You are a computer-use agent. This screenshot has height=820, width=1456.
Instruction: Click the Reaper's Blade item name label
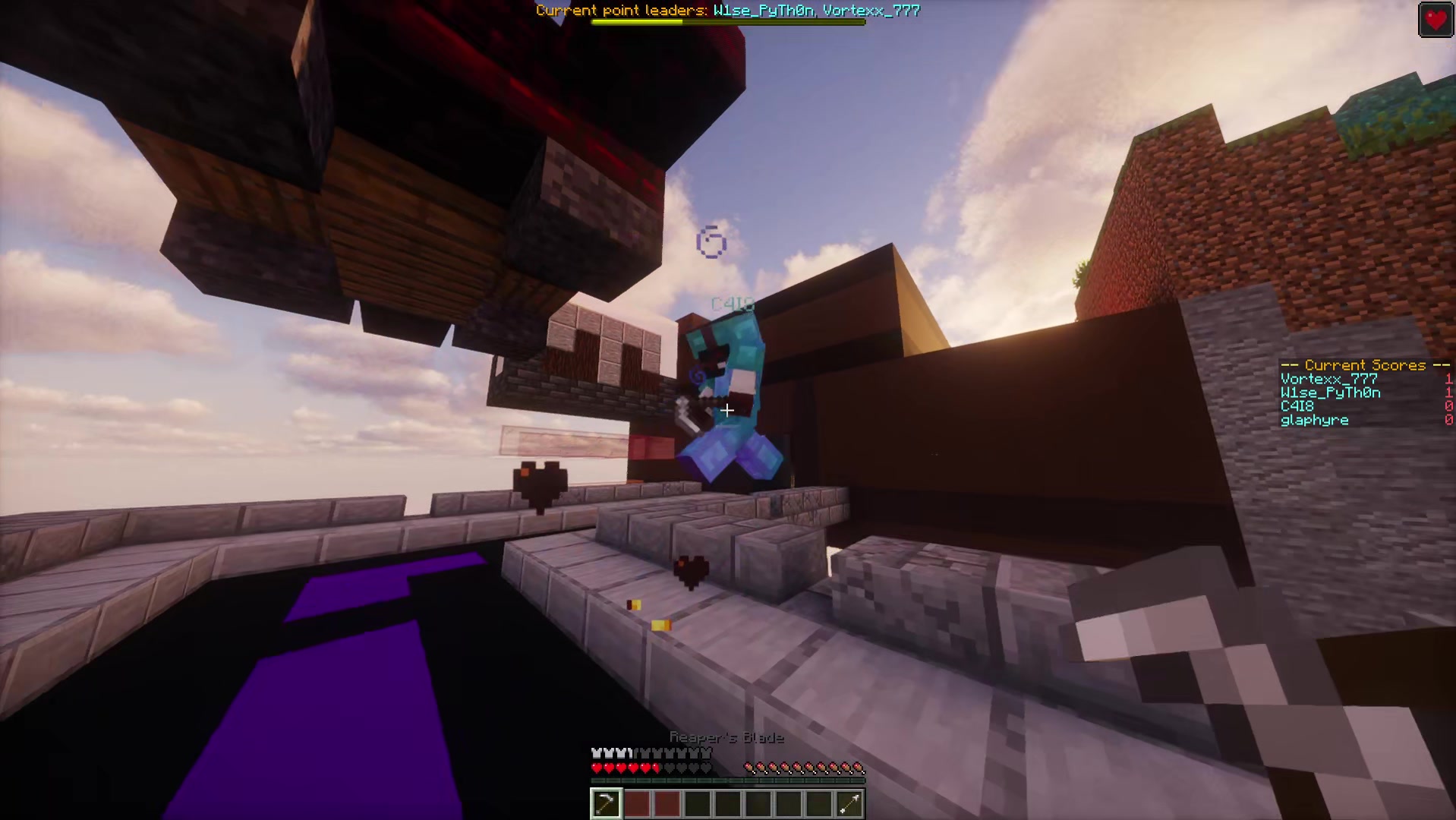(x=726, y=736)
